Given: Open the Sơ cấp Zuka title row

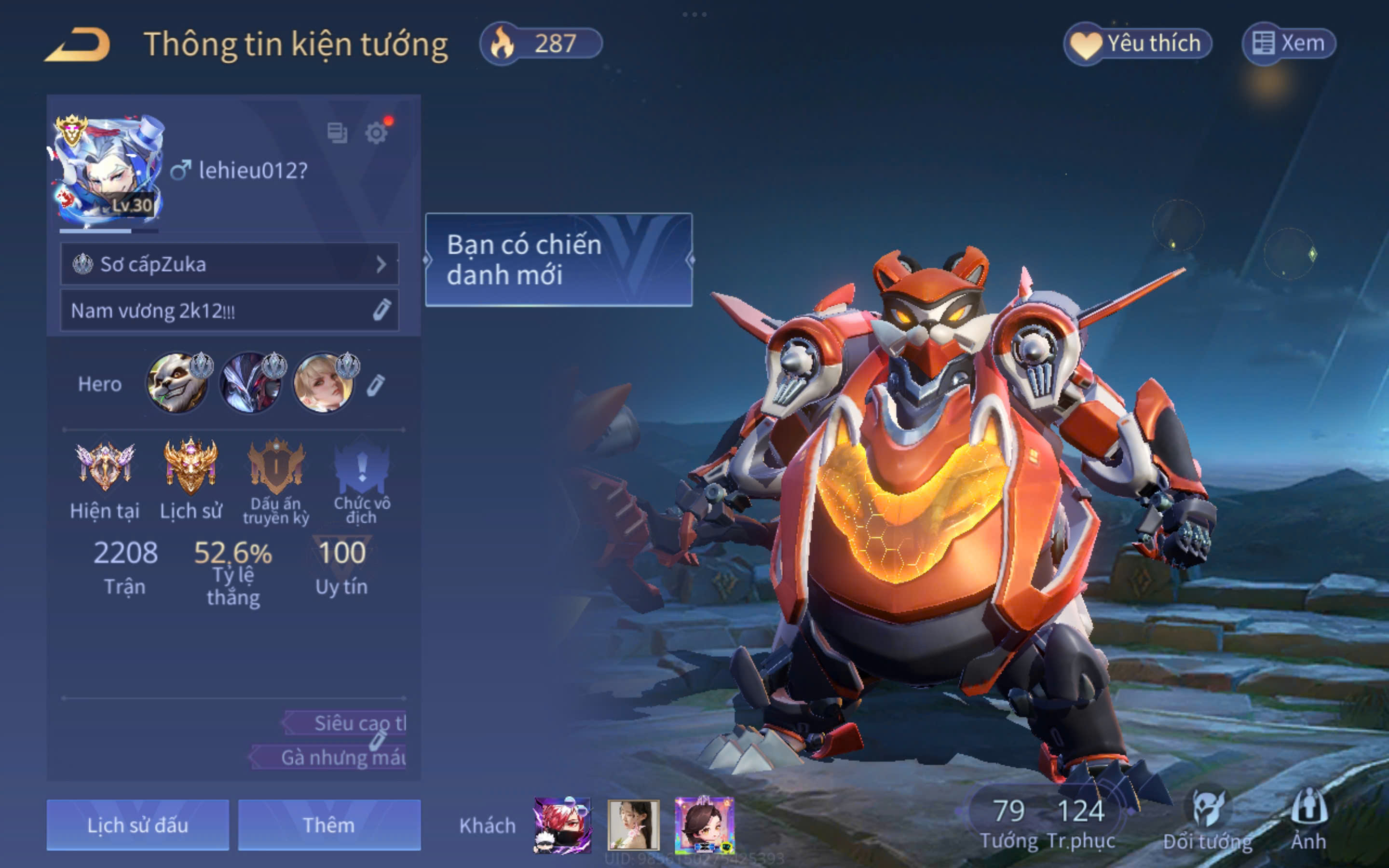Looking at the screenshot, I should pos(229,264).
